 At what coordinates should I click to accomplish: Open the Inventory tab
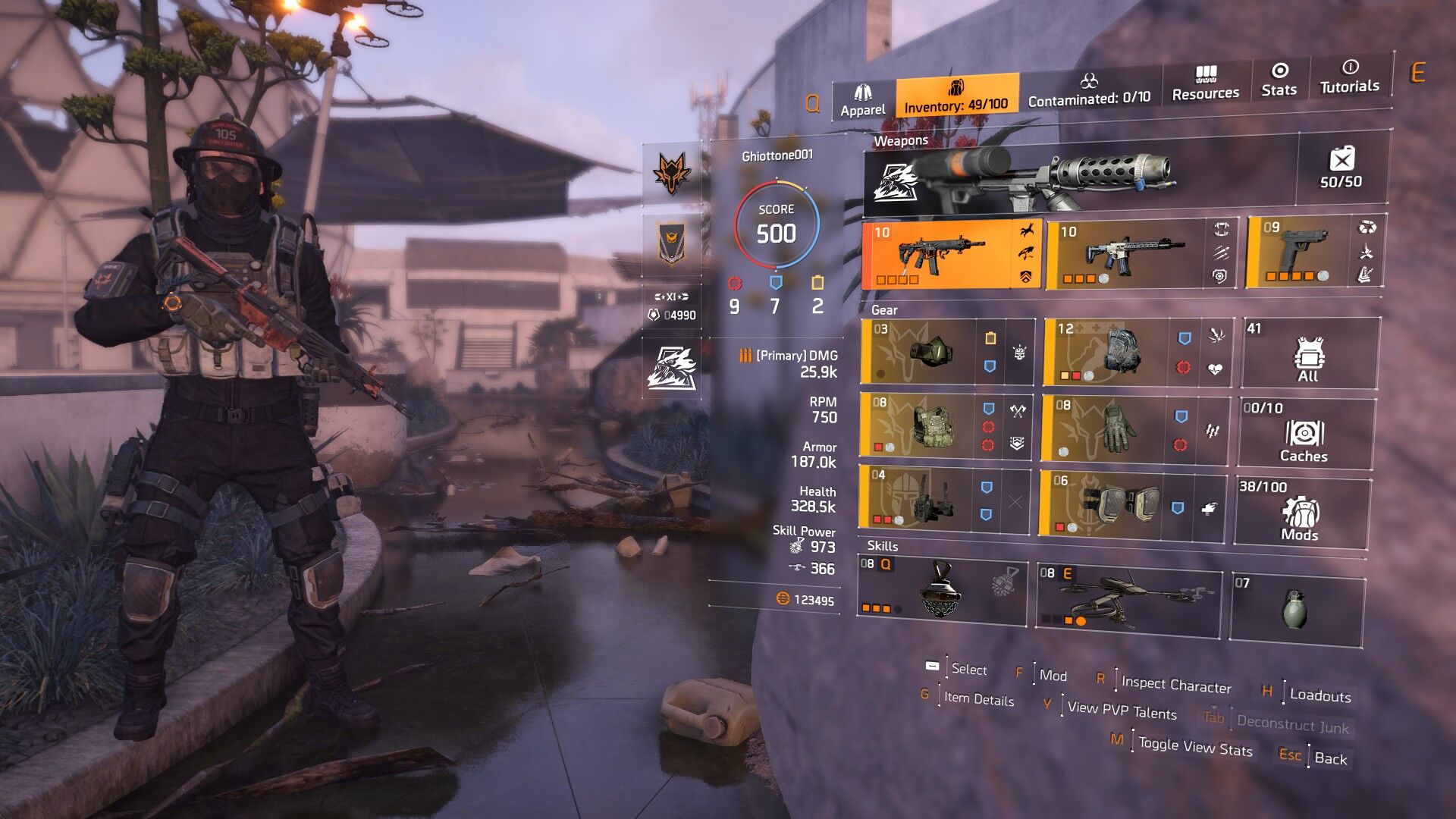click(956, 96)
